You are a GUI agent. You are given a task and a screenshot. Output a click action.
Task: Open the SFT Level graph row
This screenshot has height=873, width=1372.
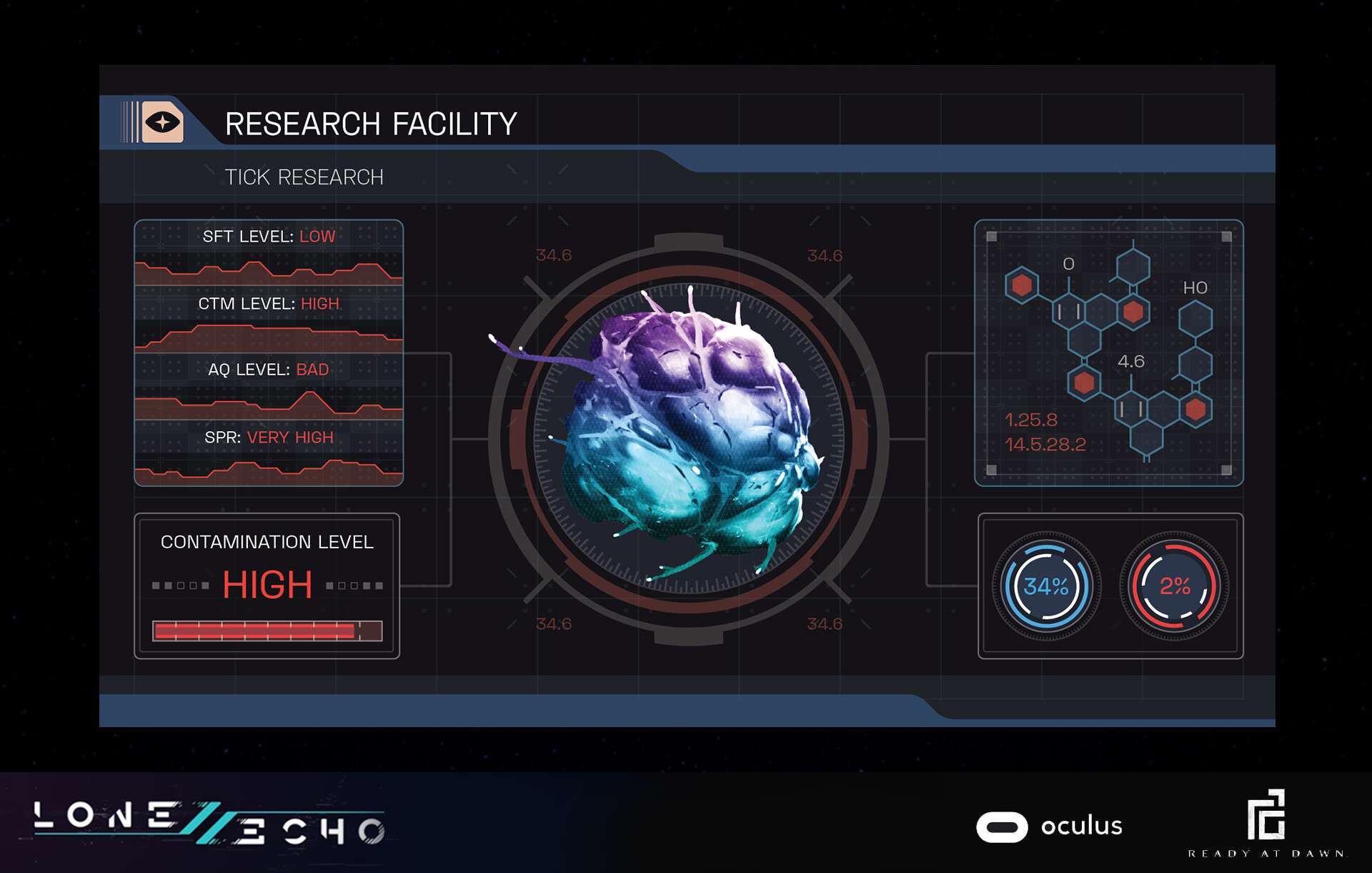pos(269,253)
